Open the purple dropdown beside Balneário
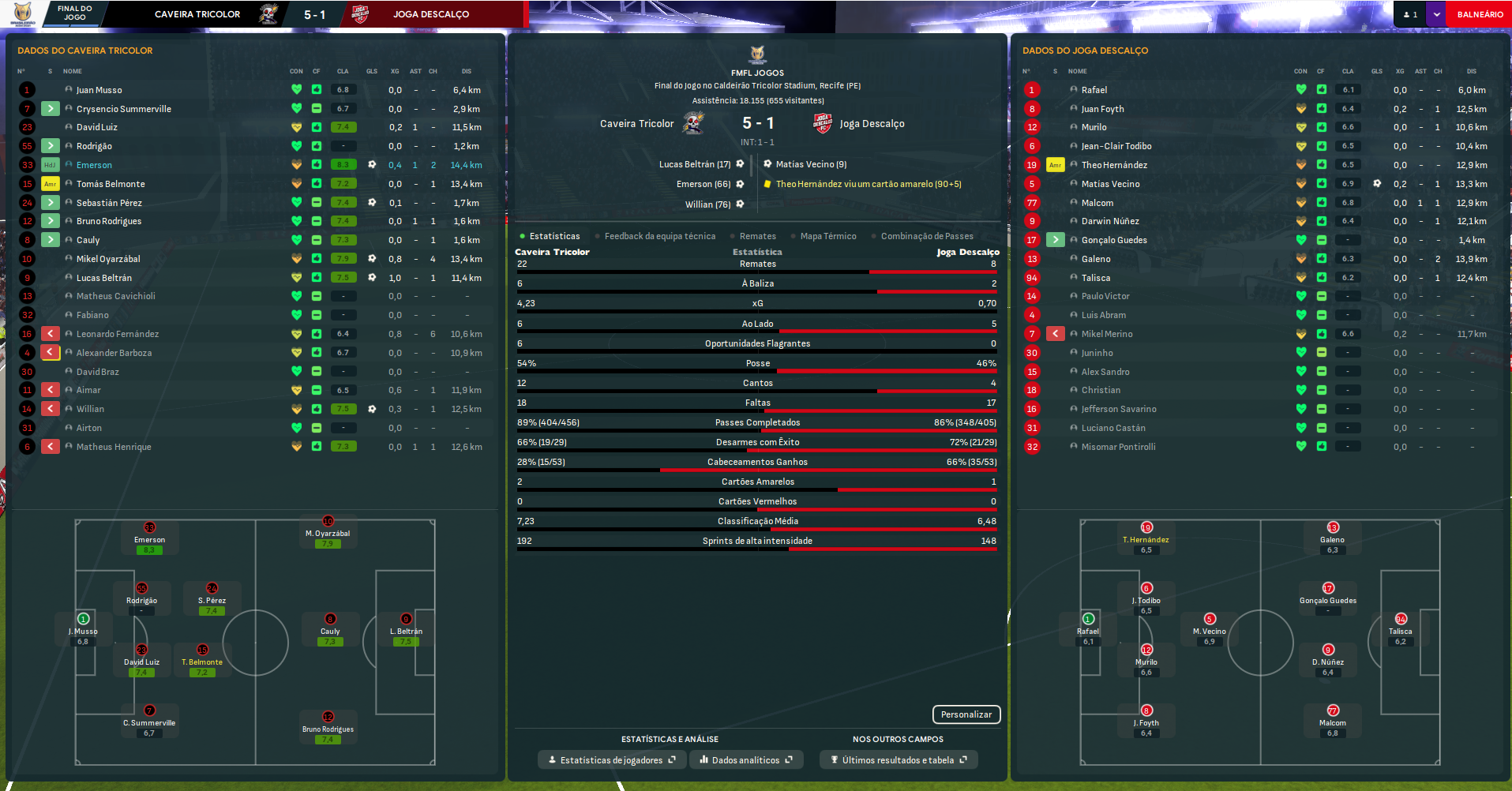Viewport: 1512px width, 791px height. pos(1436,14)
